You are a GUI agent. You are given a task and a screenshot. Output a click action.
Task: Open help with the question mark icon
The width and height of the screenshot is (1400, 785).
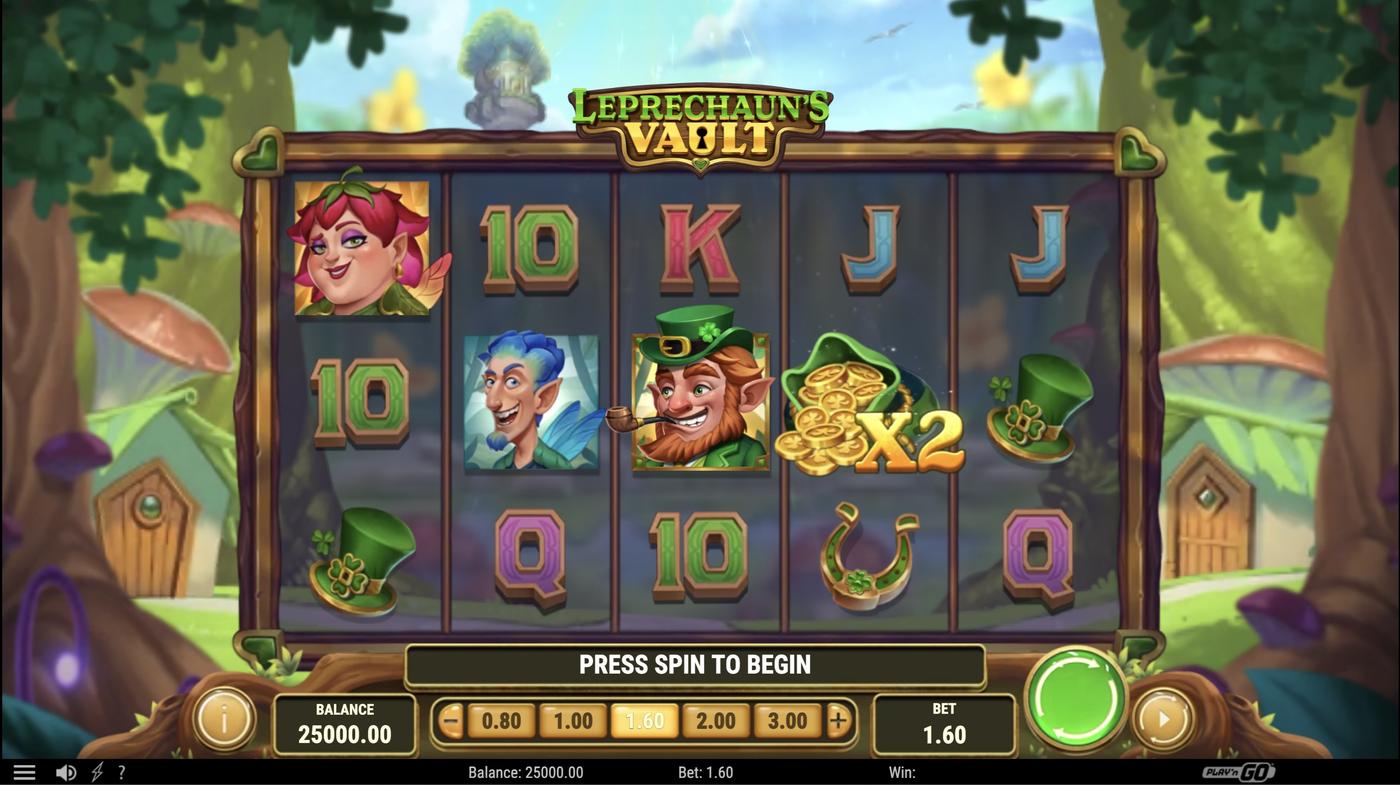coord(122,770)
